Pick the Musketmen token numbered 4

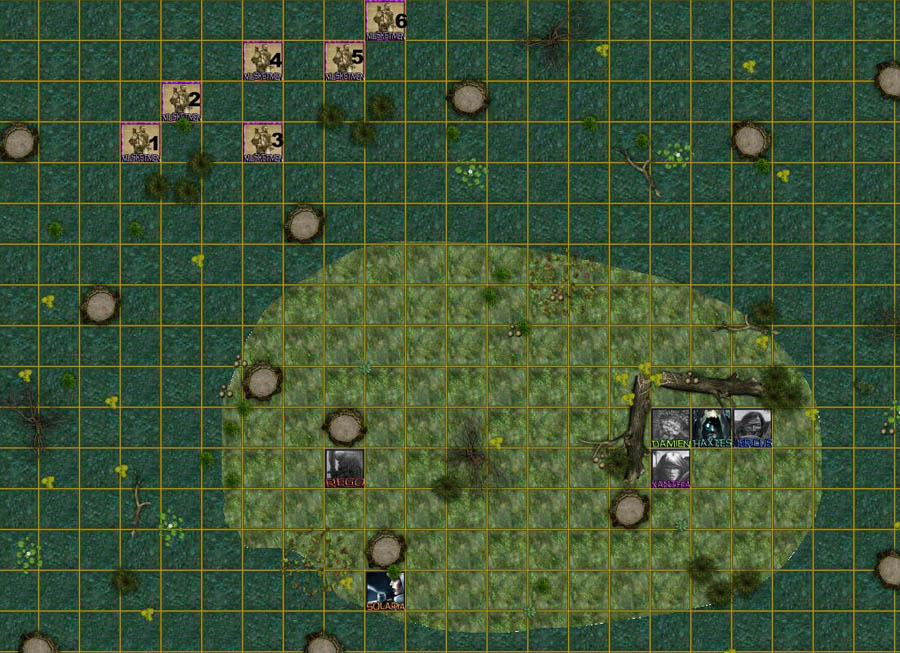pyautogui.click(x=263, y=60)
